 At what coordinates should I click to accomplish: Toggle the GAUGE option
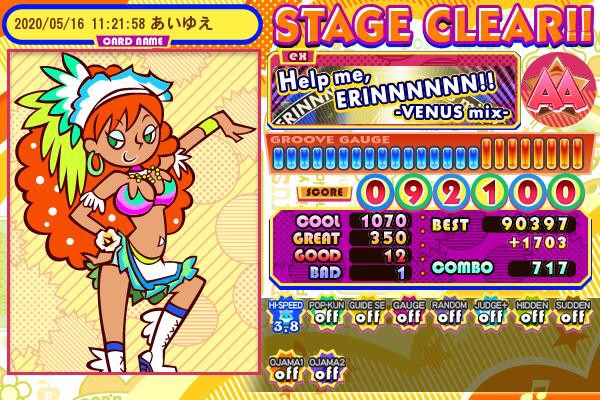click(406, 314)
